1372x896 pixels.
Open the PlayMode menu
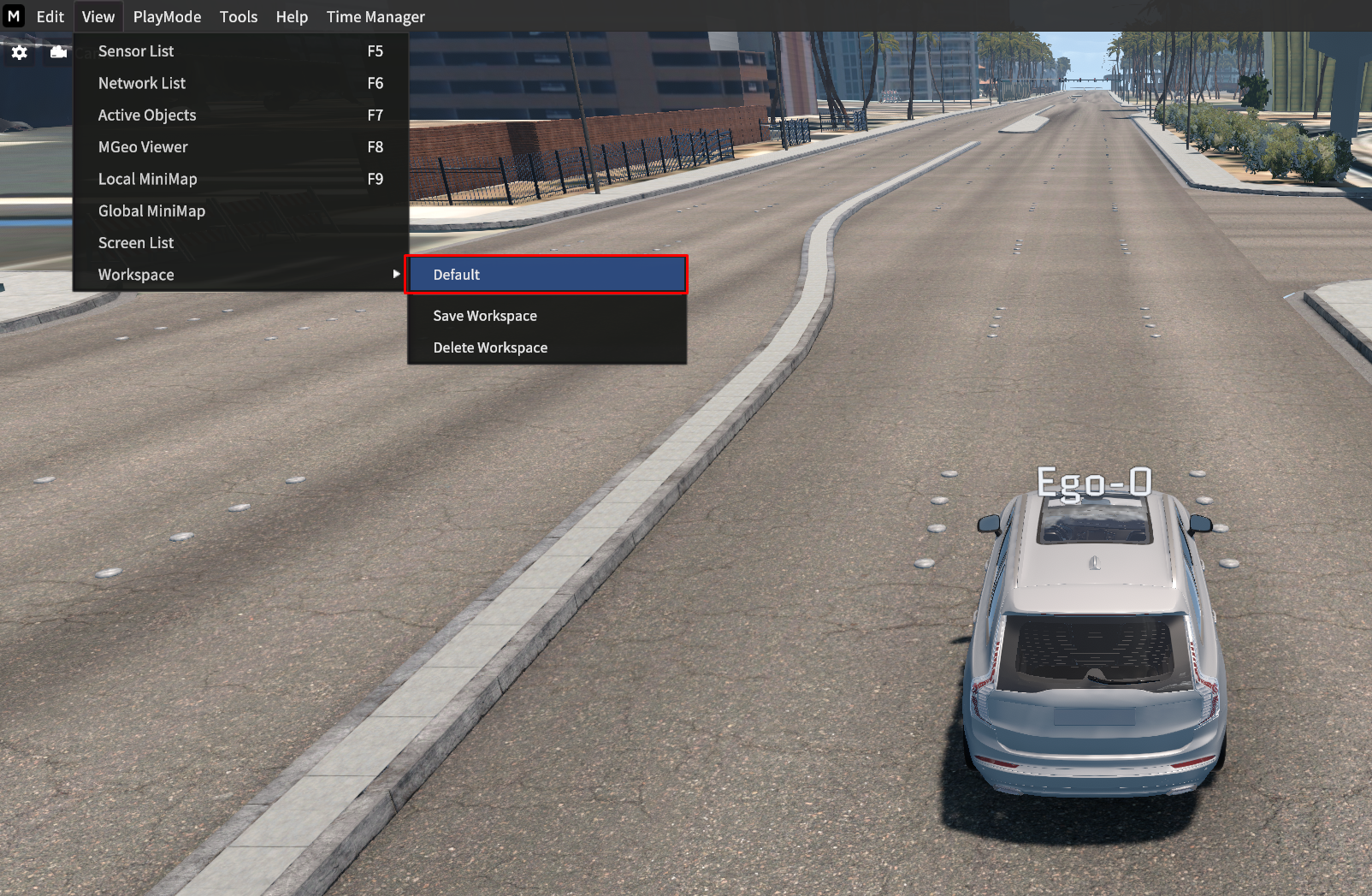pos(167,17)
